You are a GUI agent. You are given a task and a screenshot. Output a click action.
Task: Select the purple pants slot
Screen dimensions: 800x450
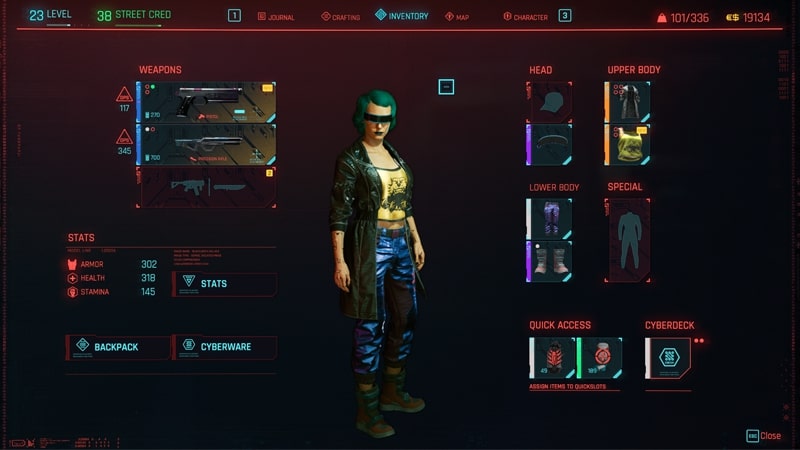(549, 218)
